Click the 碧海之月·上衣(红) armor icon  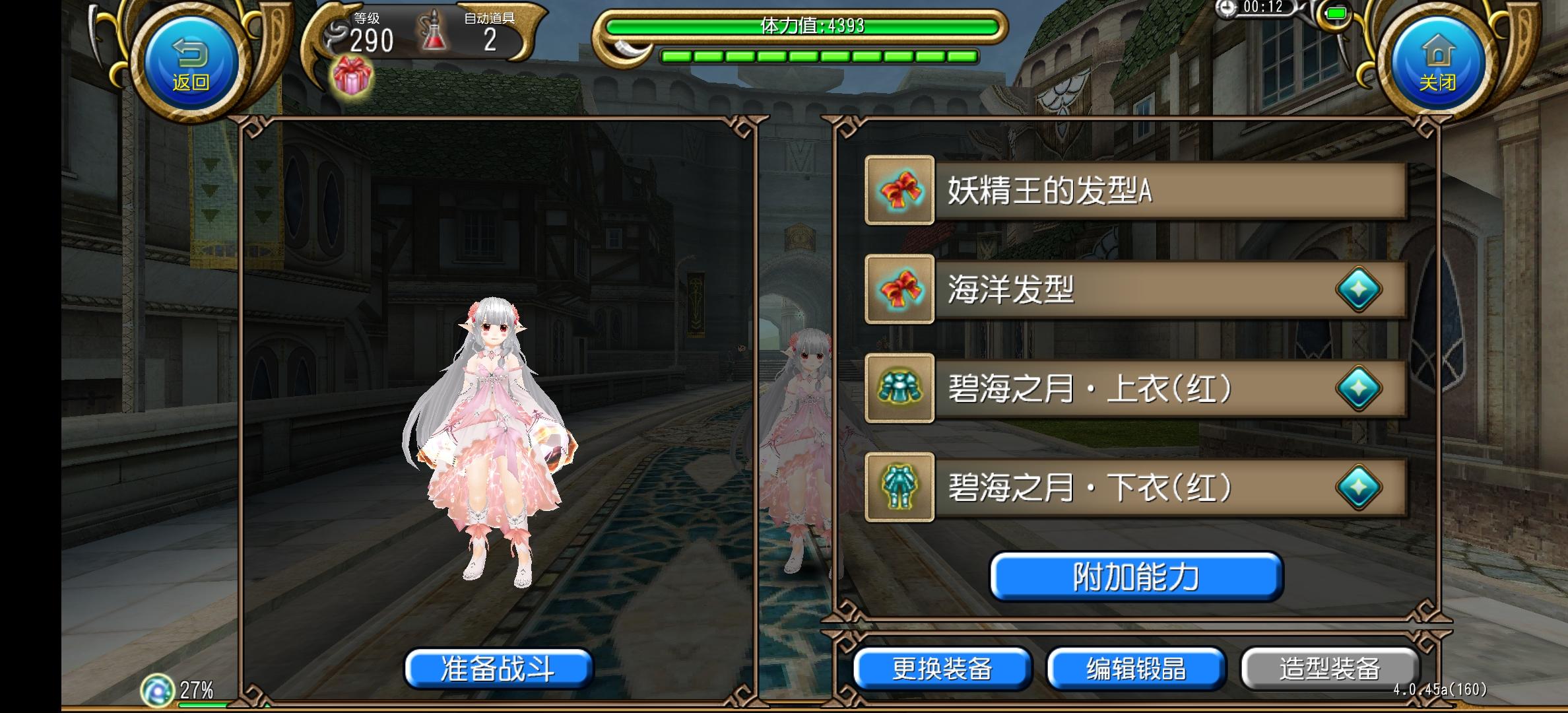tap(899, 390)
